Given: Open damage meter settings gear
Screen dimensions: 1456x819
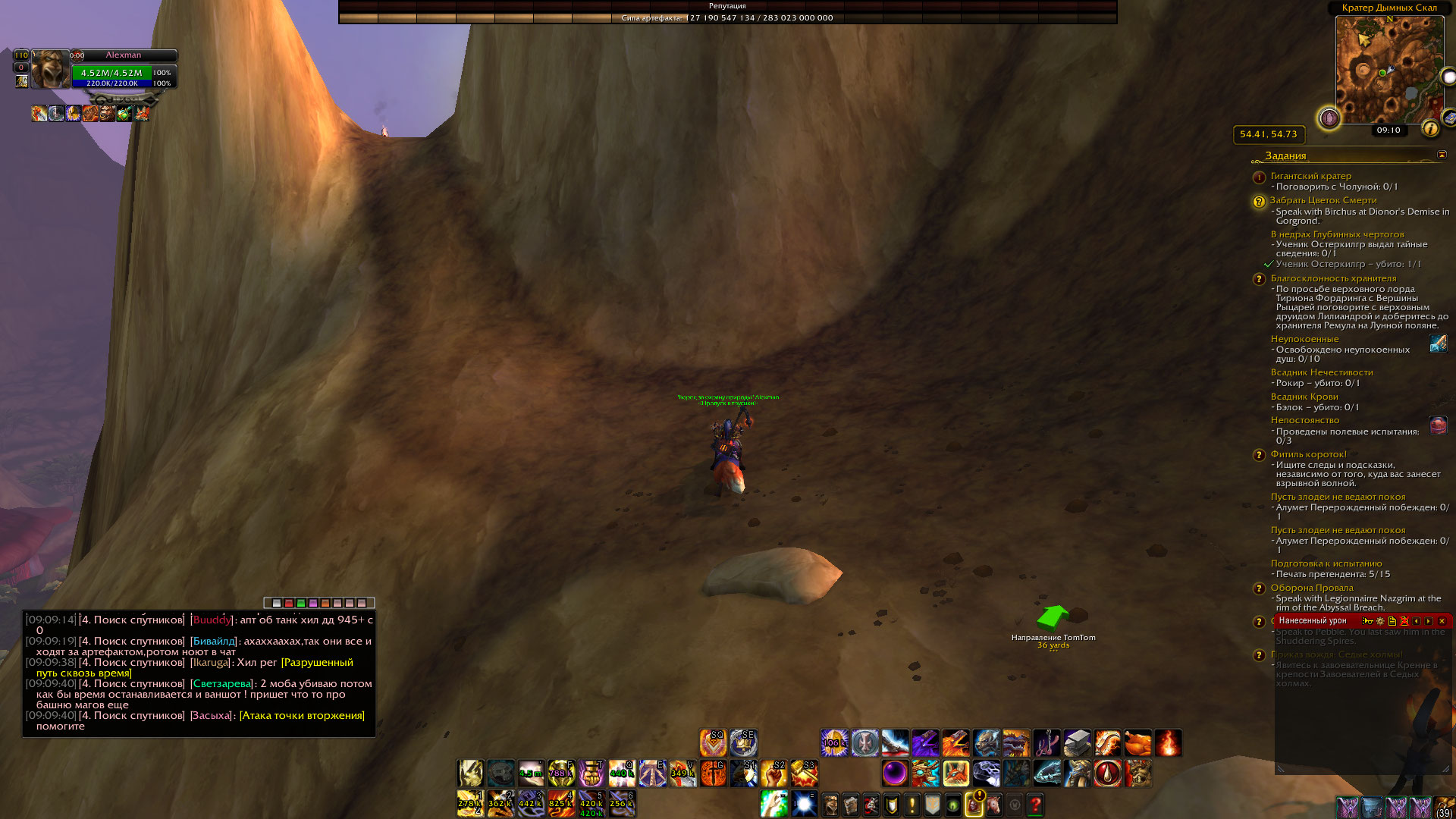Looking at the screenshot, I should (x=1379, y=621).
